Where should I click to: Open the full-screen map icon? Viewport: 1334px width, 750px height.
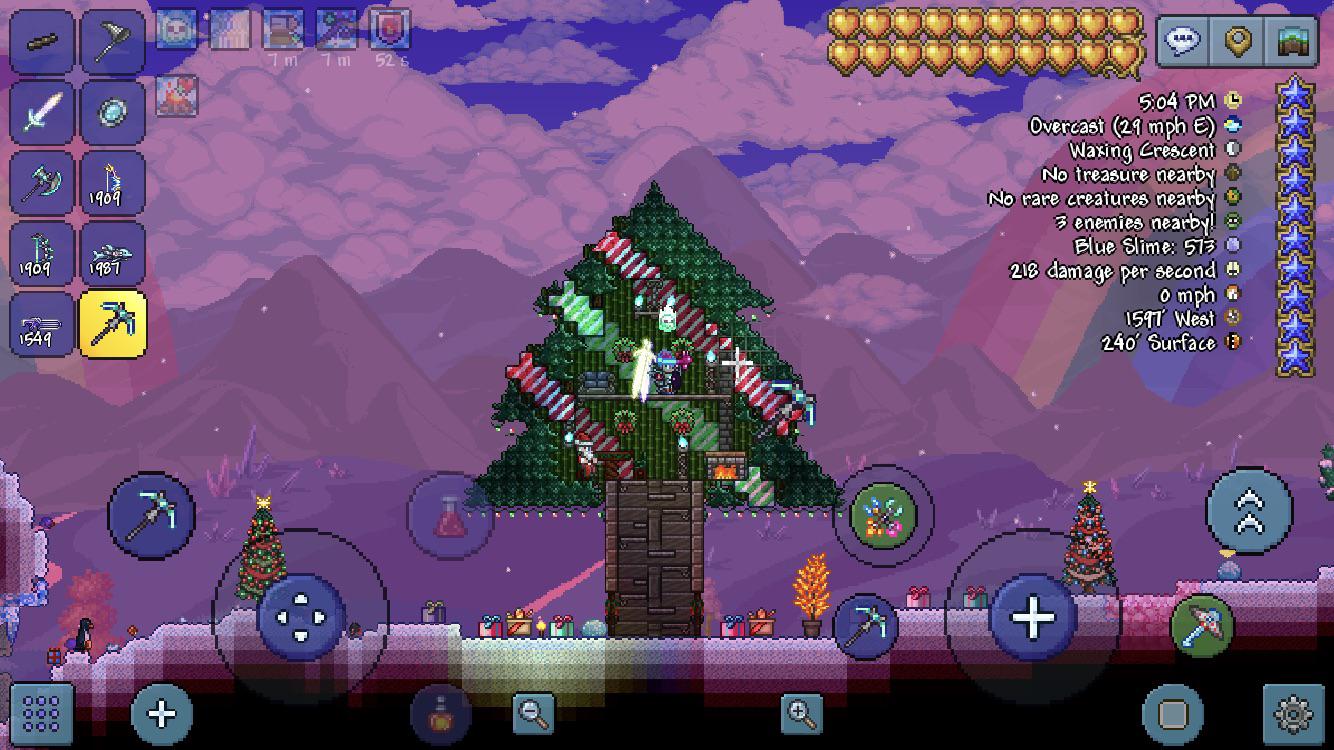(1292, 38)
